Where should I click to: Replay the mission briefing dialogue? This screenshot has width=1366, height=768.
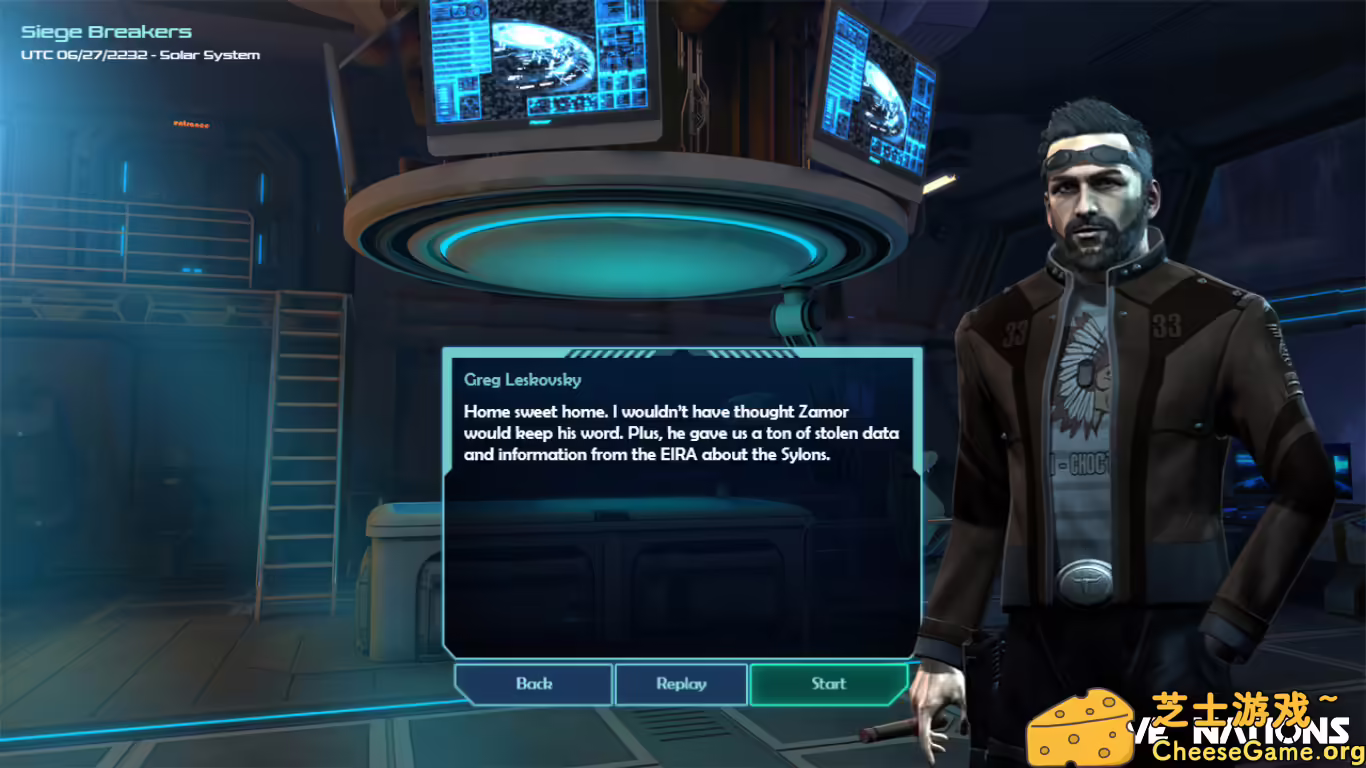681,684
